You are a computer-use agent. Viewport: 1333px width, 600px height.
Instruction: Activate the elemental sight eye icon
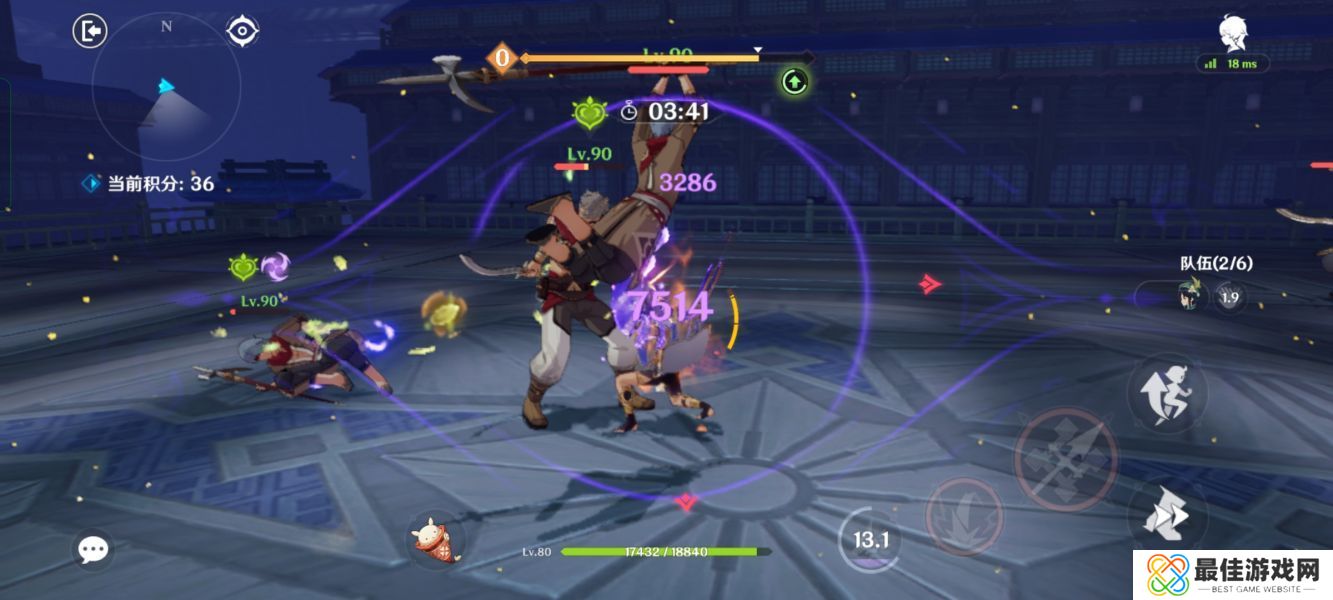coord(242,31)
